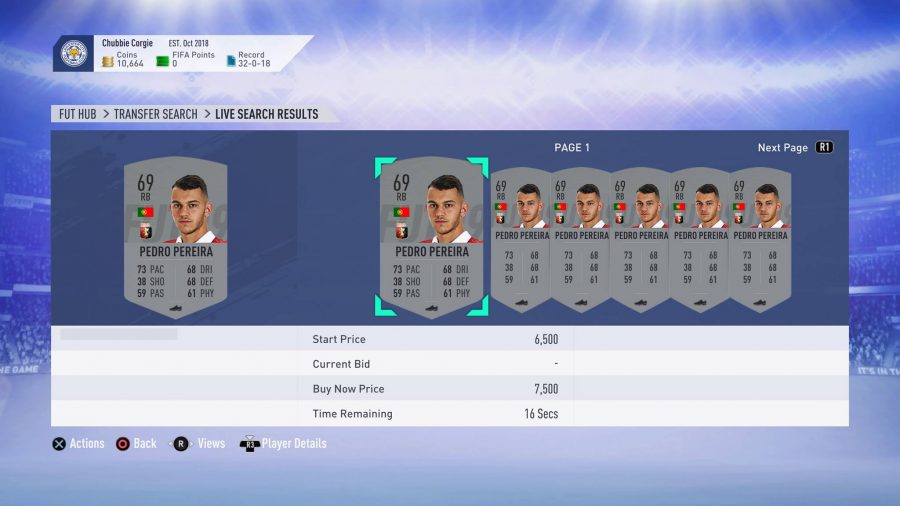Select the large Pedro Pereira preview card
Screen dimensions: 900x506
tap(176, 236)
